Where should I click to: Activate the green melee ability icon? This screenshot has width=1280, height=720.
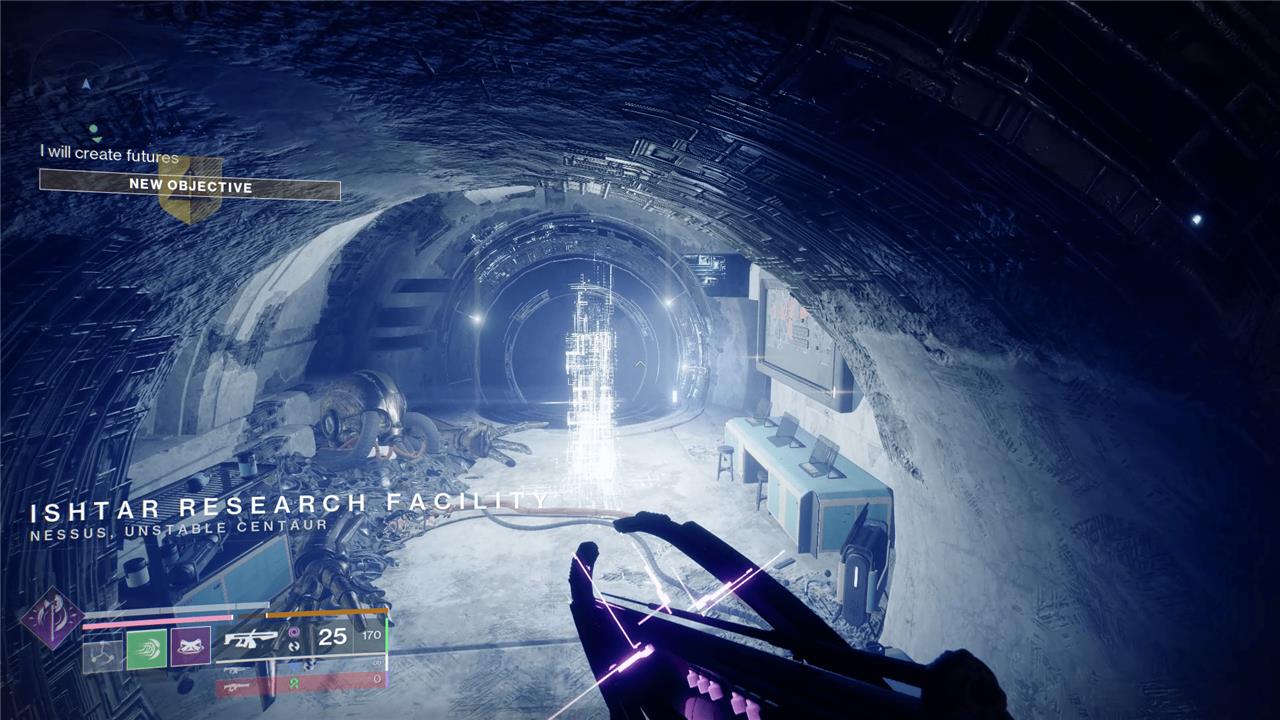coord(146,650)
